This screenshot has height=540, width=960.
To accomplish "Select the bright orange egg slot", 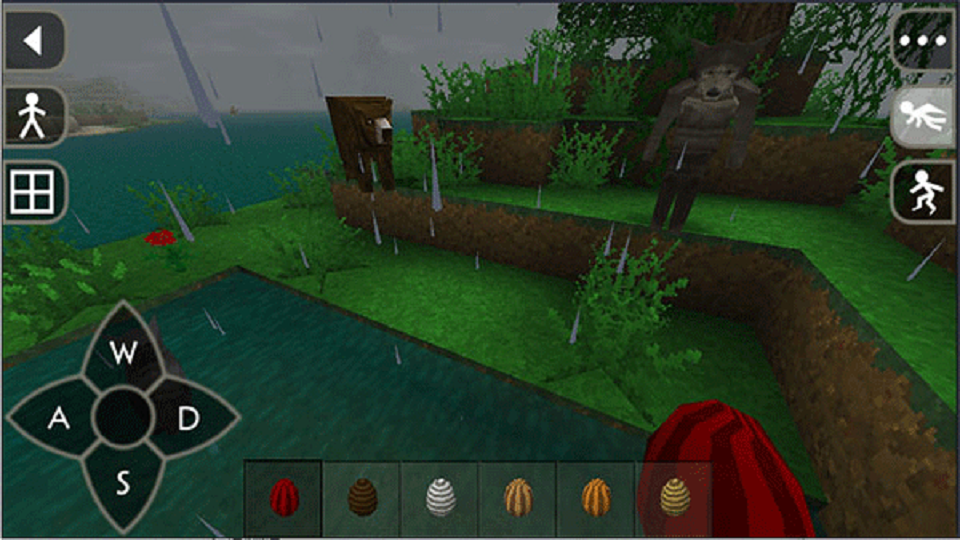I will [x=596, y=496].
